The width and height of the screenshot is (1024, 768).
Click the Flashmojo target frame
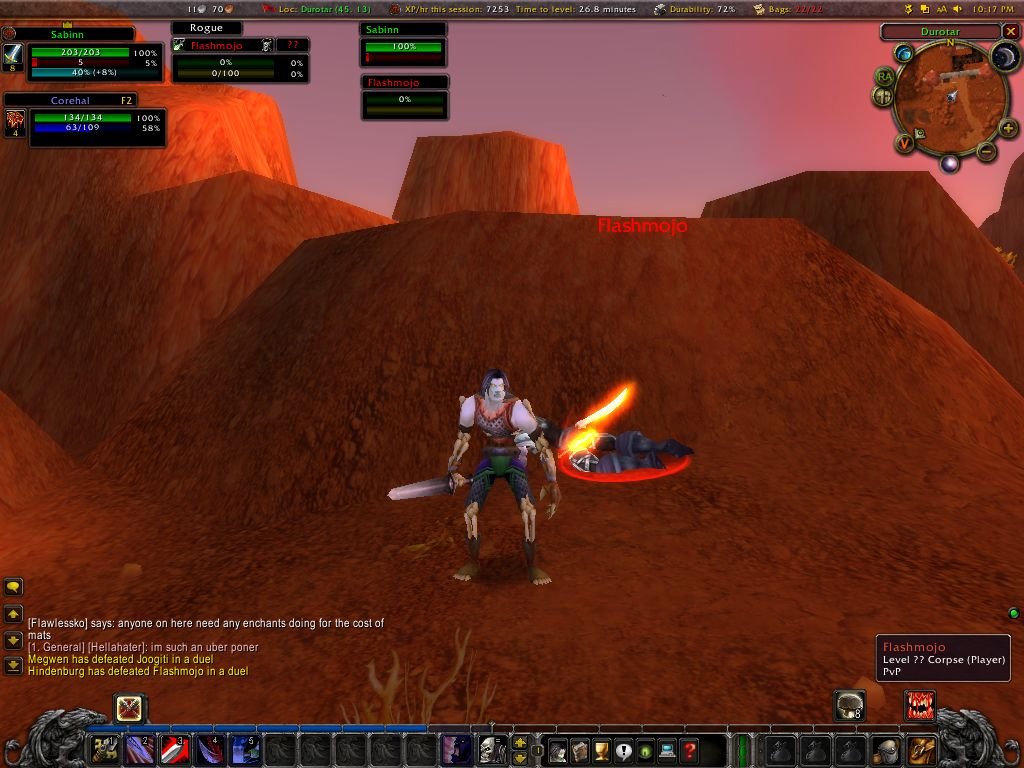(240, 62)
